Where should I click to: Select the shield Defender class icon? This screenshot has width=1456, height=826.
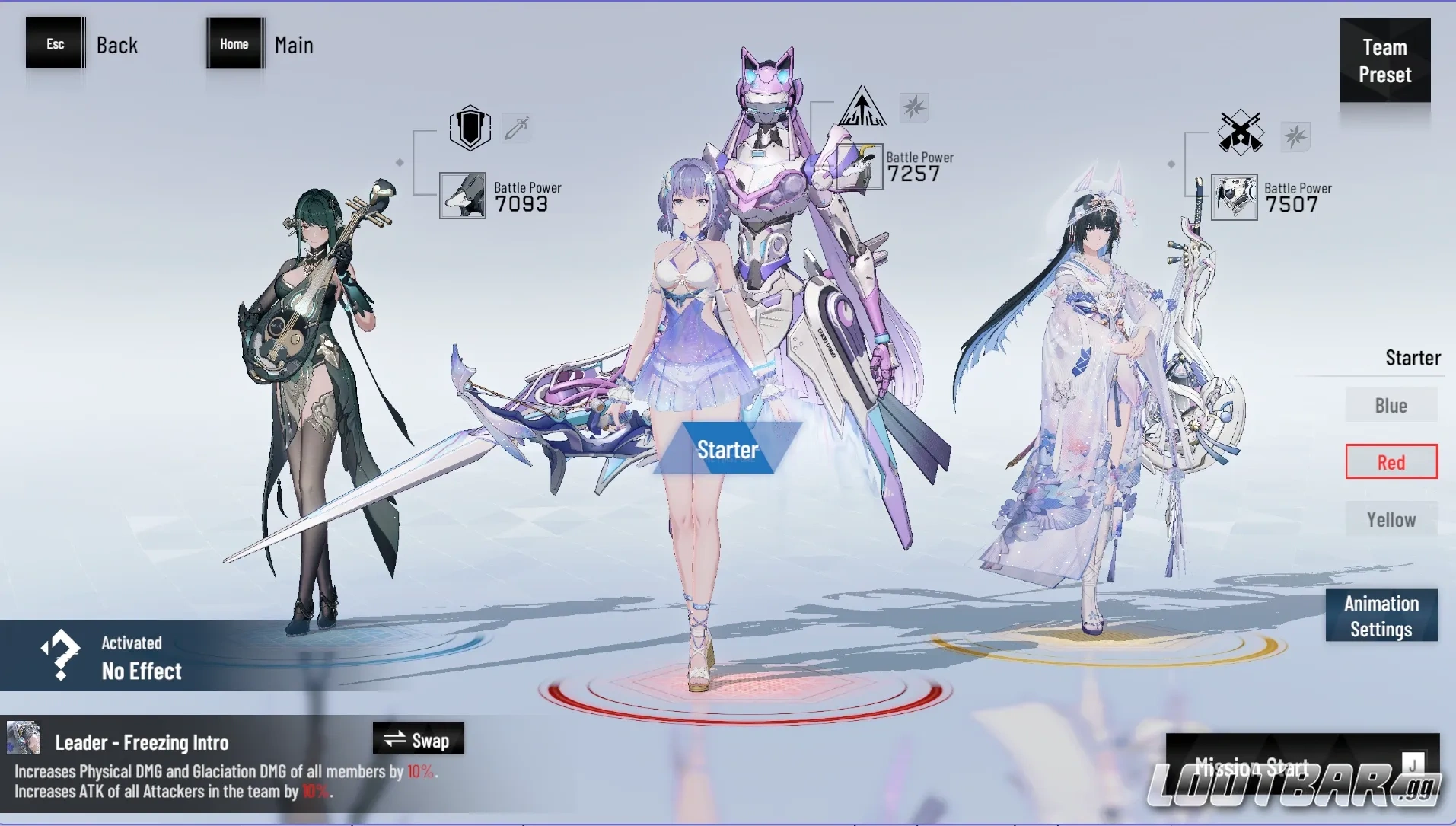coord(470,127)
